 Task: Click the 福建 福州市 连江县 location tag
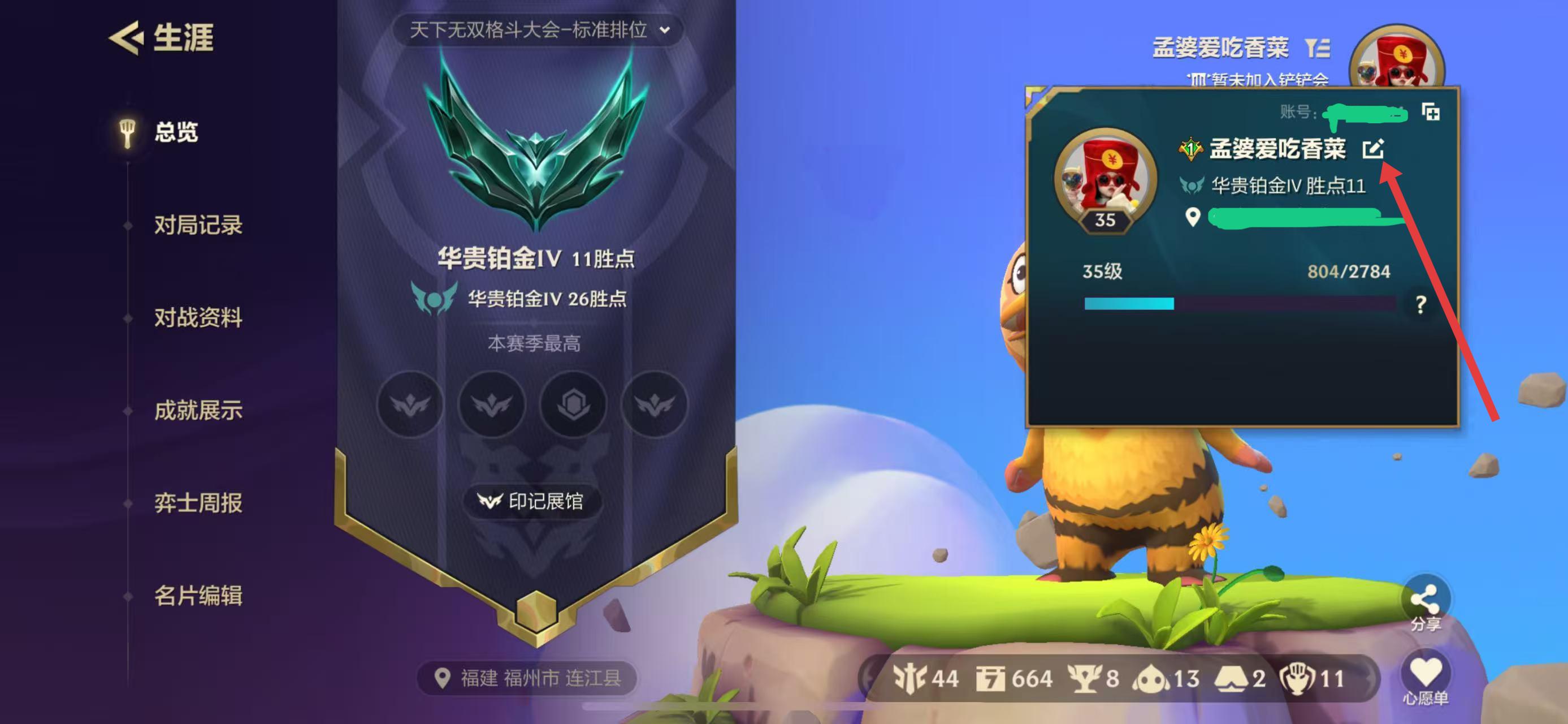(x=528, y=678)
